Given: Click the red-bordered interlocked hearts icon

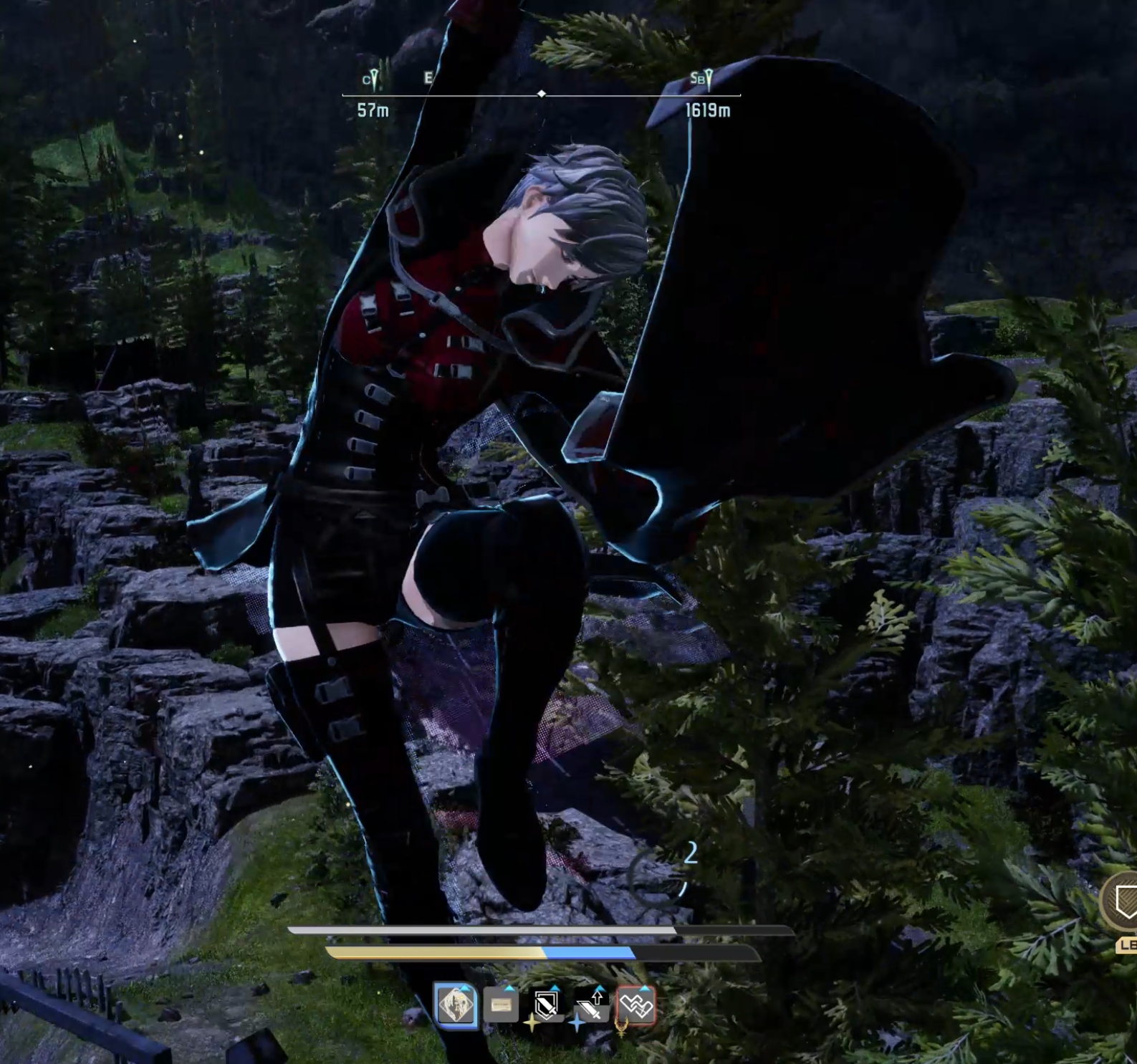Looking at the screenshot, I should click(635, 1006).
